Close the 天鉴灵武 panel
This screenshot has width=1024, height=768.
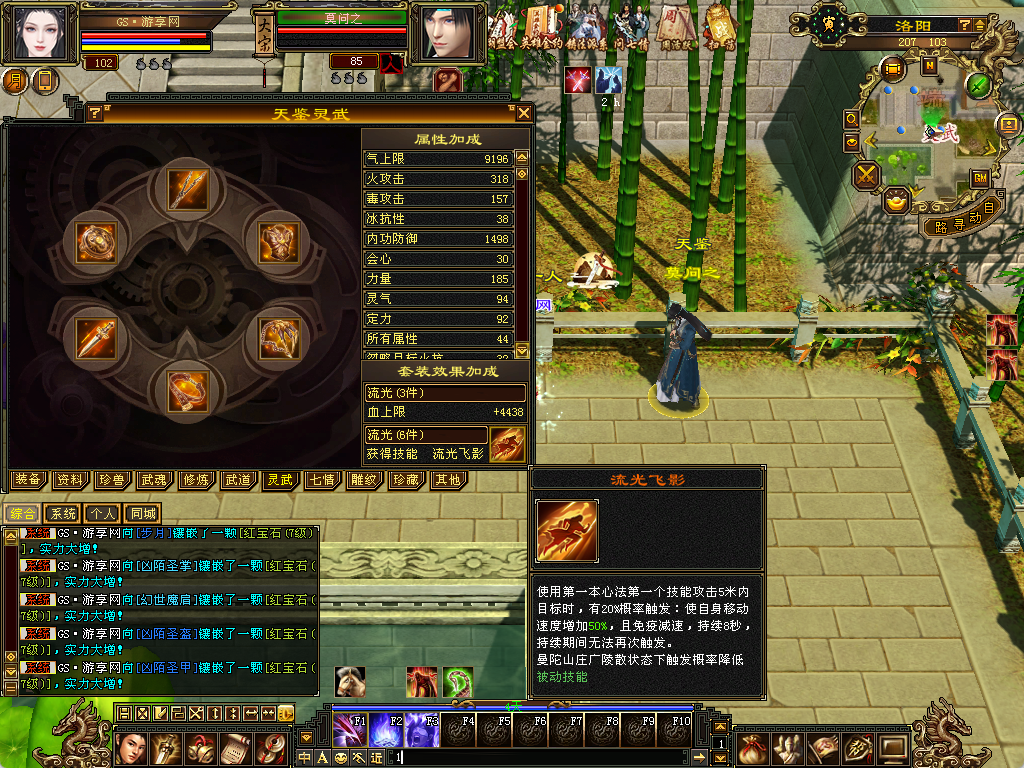tap(523, 113)
